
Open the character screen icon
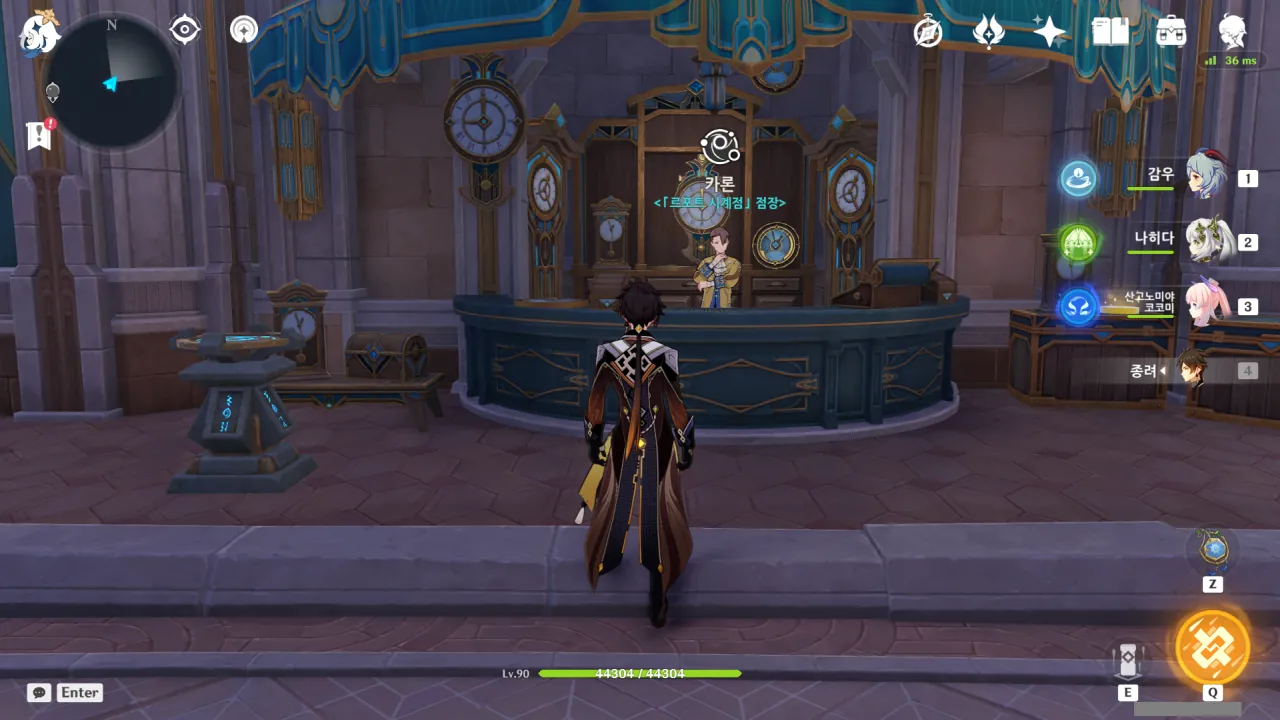(x=1232, y=32)
